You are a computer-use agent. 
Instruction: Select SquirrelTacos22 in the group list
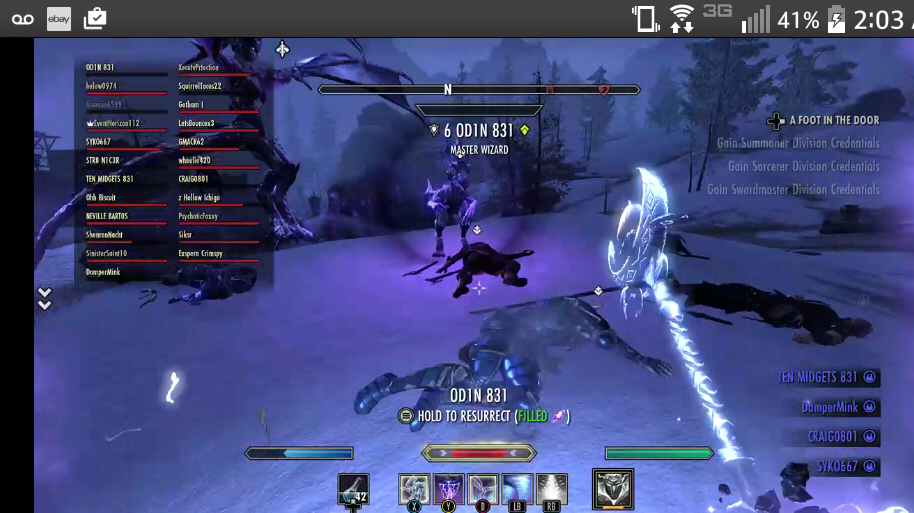tap(200, 86)
